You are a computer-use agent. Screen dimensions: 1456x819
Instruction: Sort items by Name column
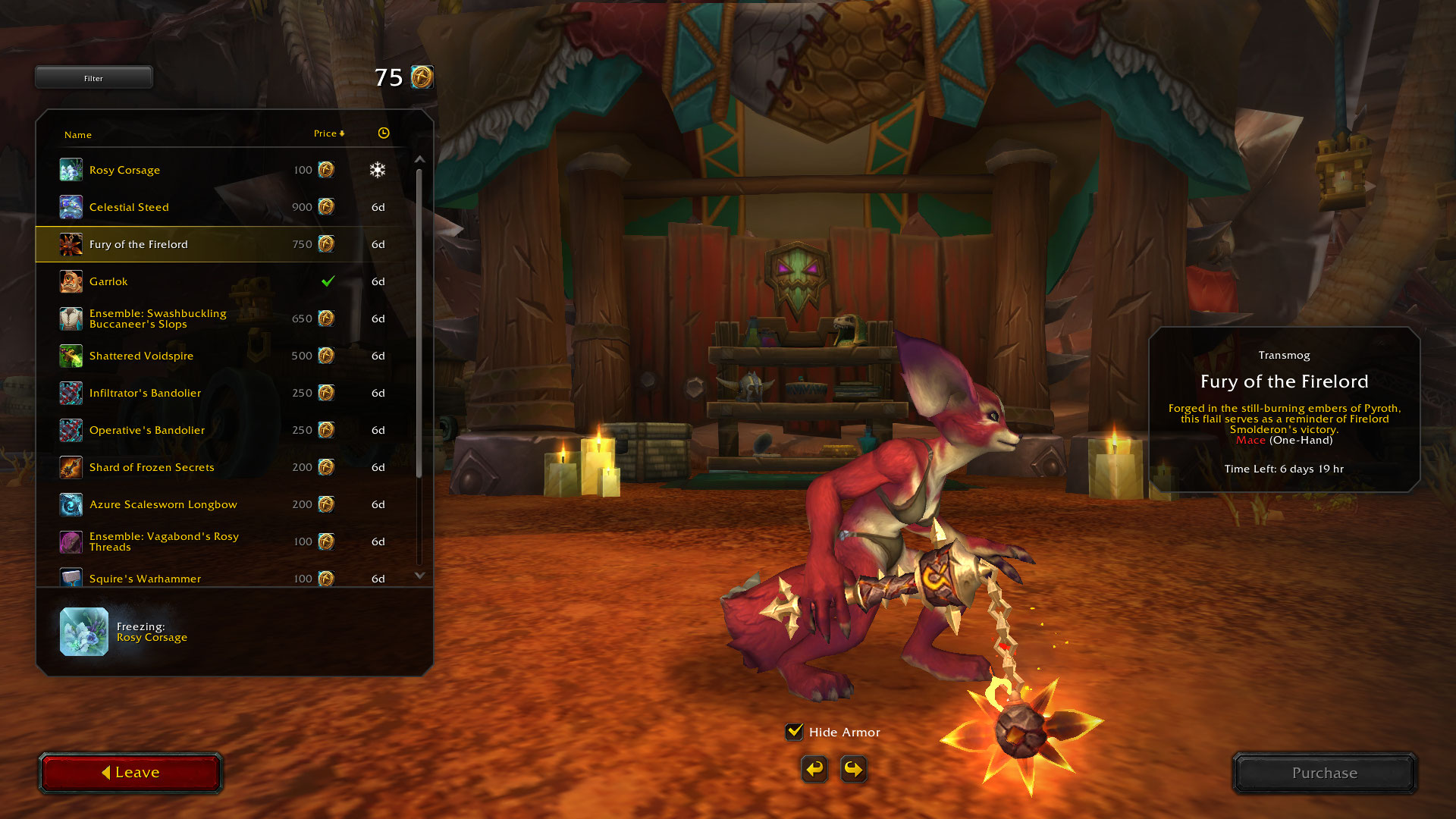click(x=78, y=135)
